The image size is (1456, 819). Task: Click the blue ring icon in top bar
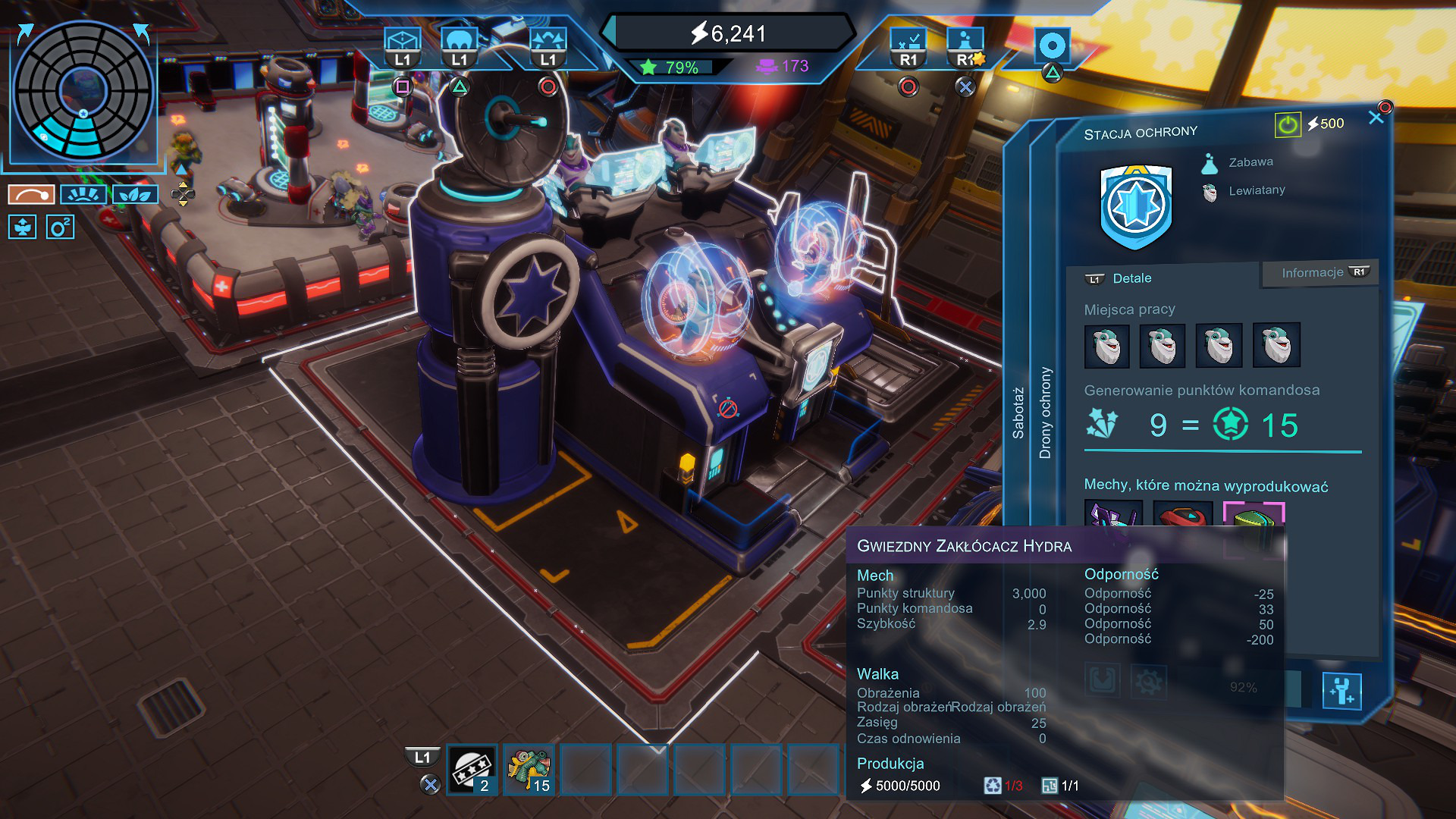[x=1052, y=45]
